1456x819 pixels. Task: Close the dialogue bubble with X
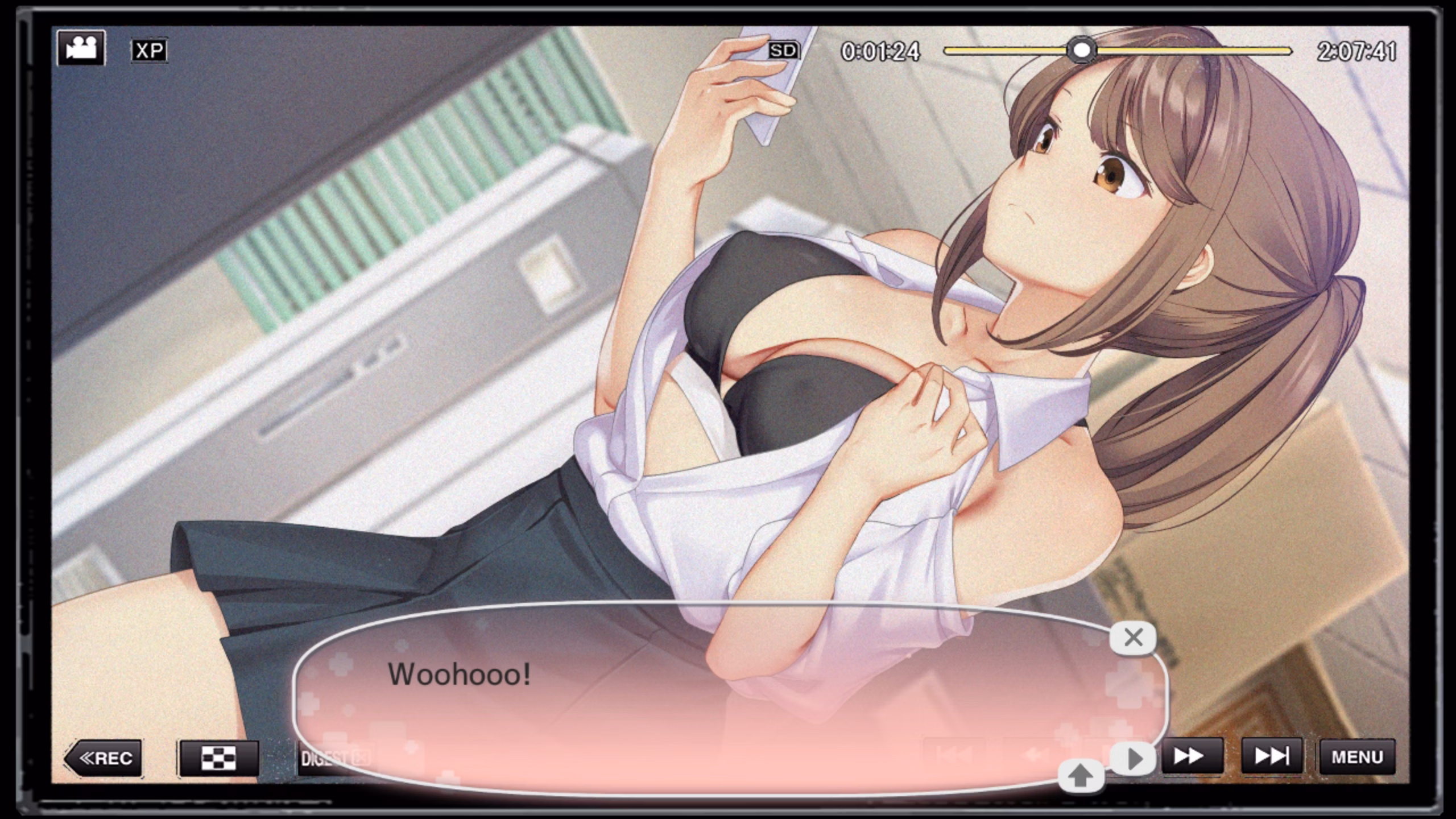tap(1133, 638)
